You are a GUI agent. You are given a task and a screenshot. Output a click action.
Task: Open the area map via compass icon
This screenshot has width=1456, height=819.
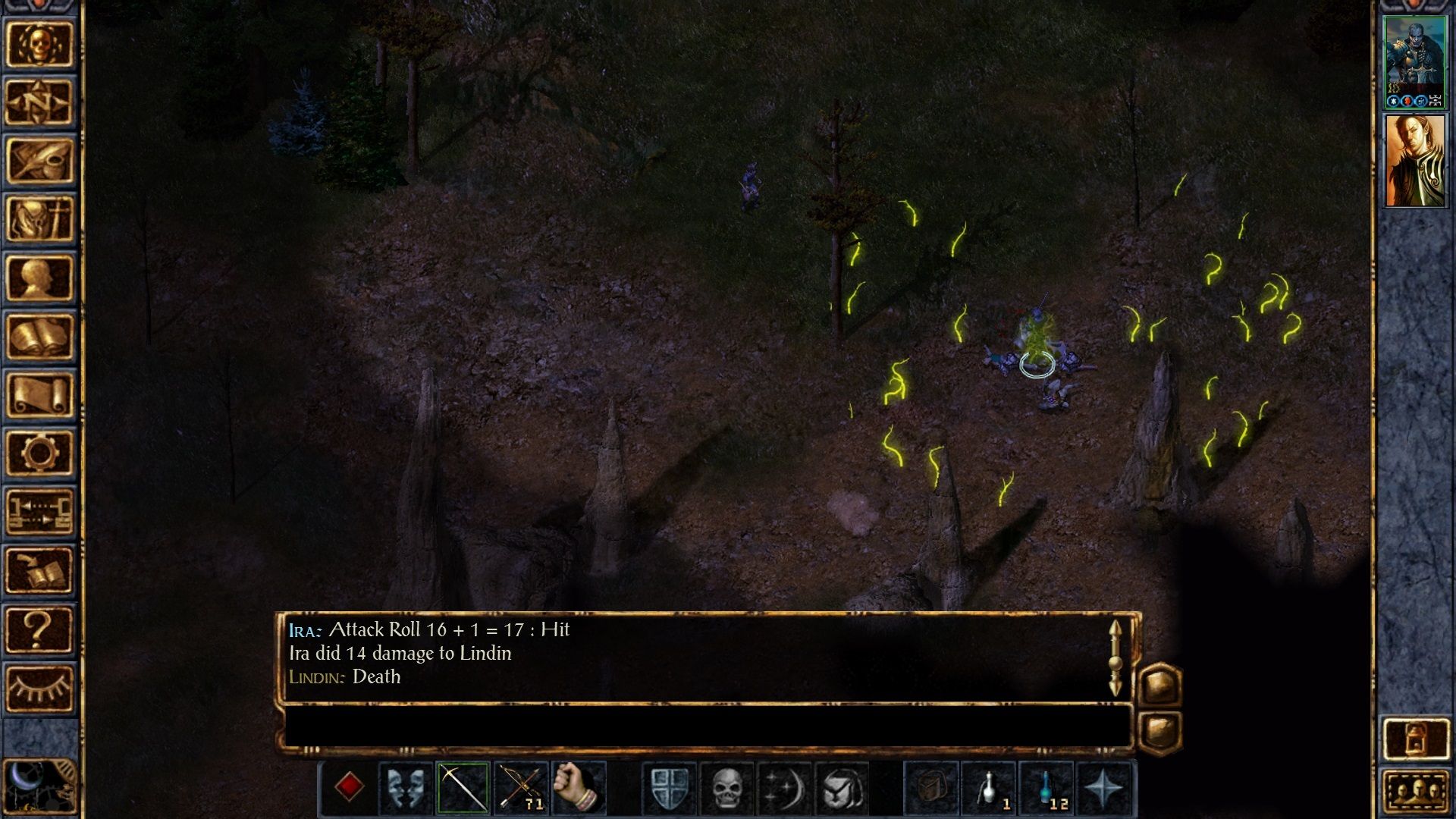pyautogui.click(x=39, y=102)
